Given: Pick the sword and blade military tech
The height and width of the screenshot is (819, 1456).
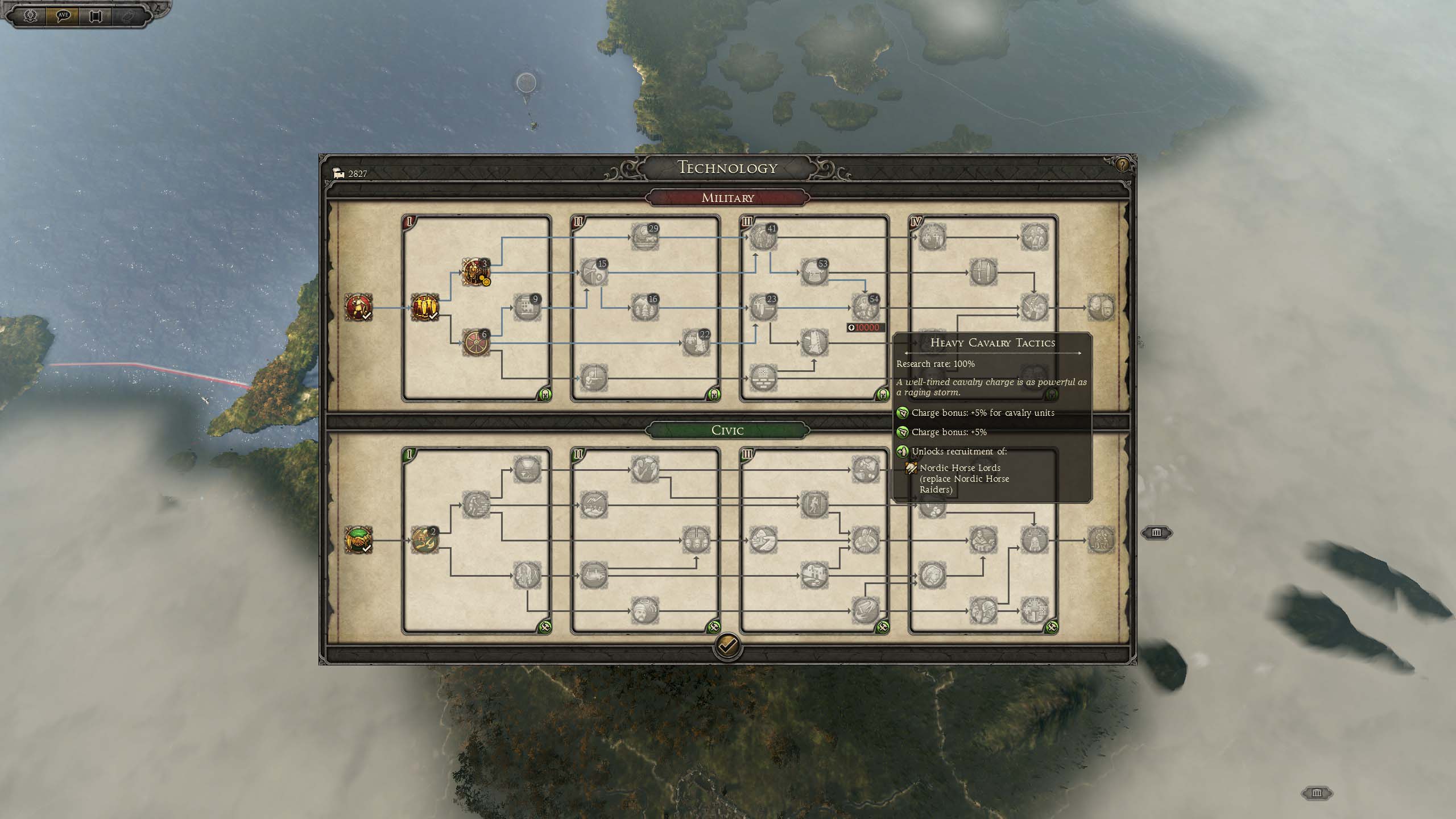Looking at the screenshot, I should point(983,272).
